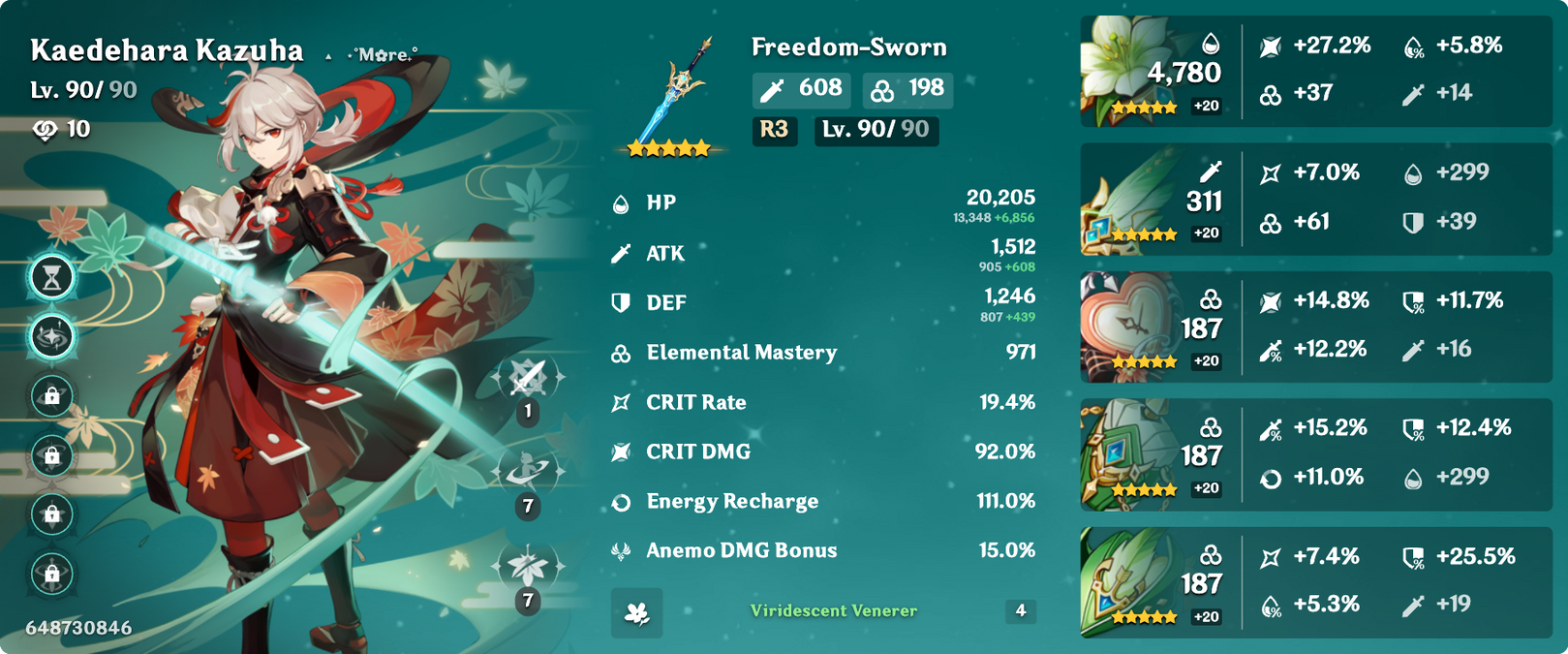Select the second unlocked constellation icon
Screen dimensions: 1568x654
coord(52,336)
